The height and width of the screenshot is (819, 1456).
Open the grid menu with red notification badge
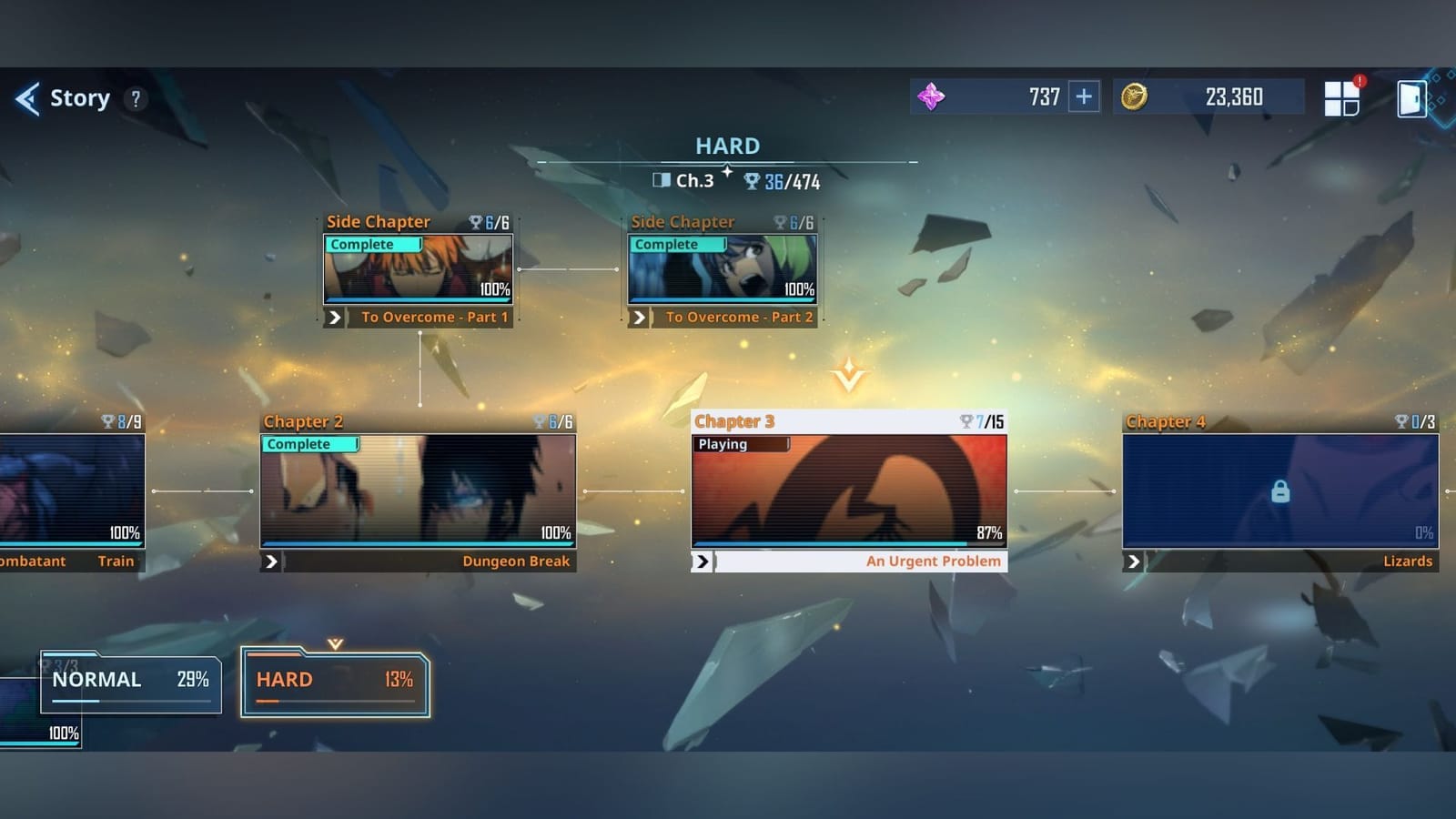[1341, 96]
